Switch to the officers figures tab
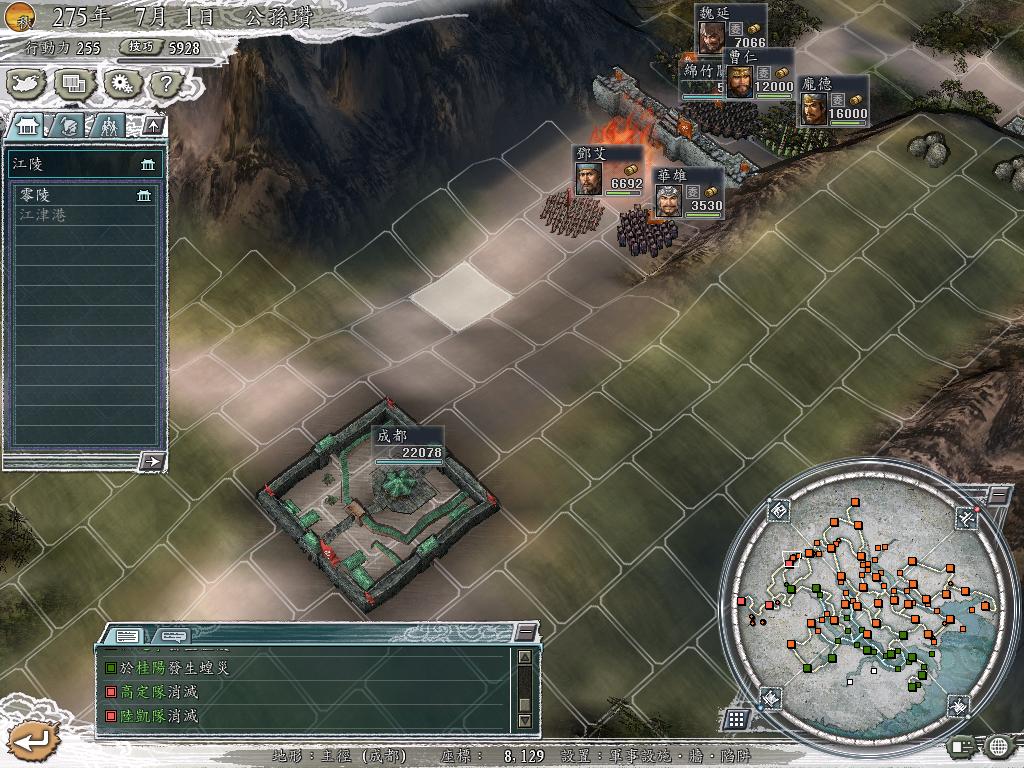The image size is (1024, 768). click(108, 126)
